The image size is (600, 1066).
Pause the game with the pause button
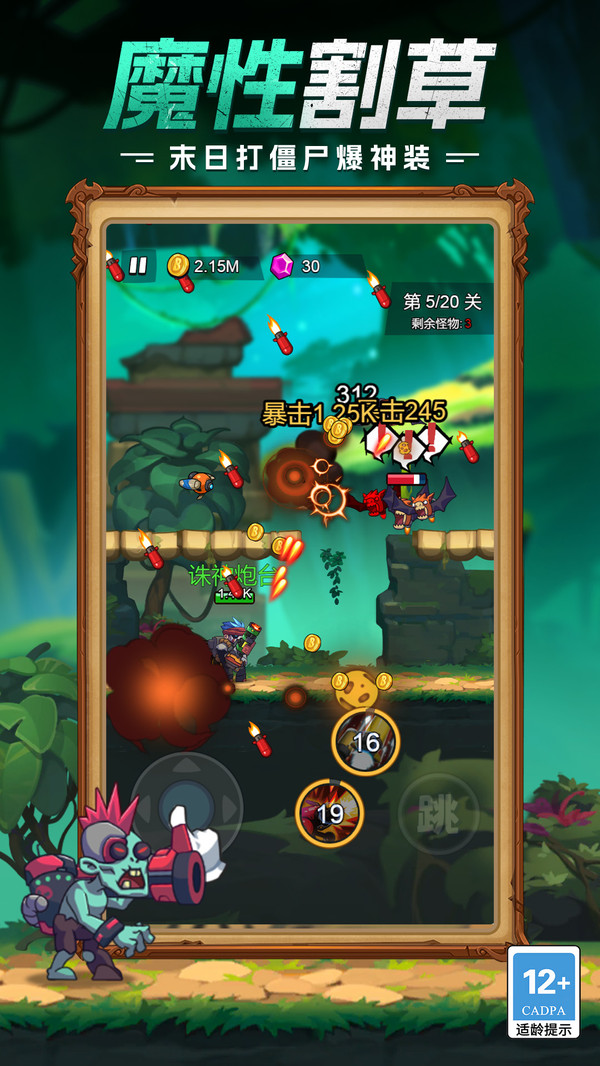click(x=139, y=266)
